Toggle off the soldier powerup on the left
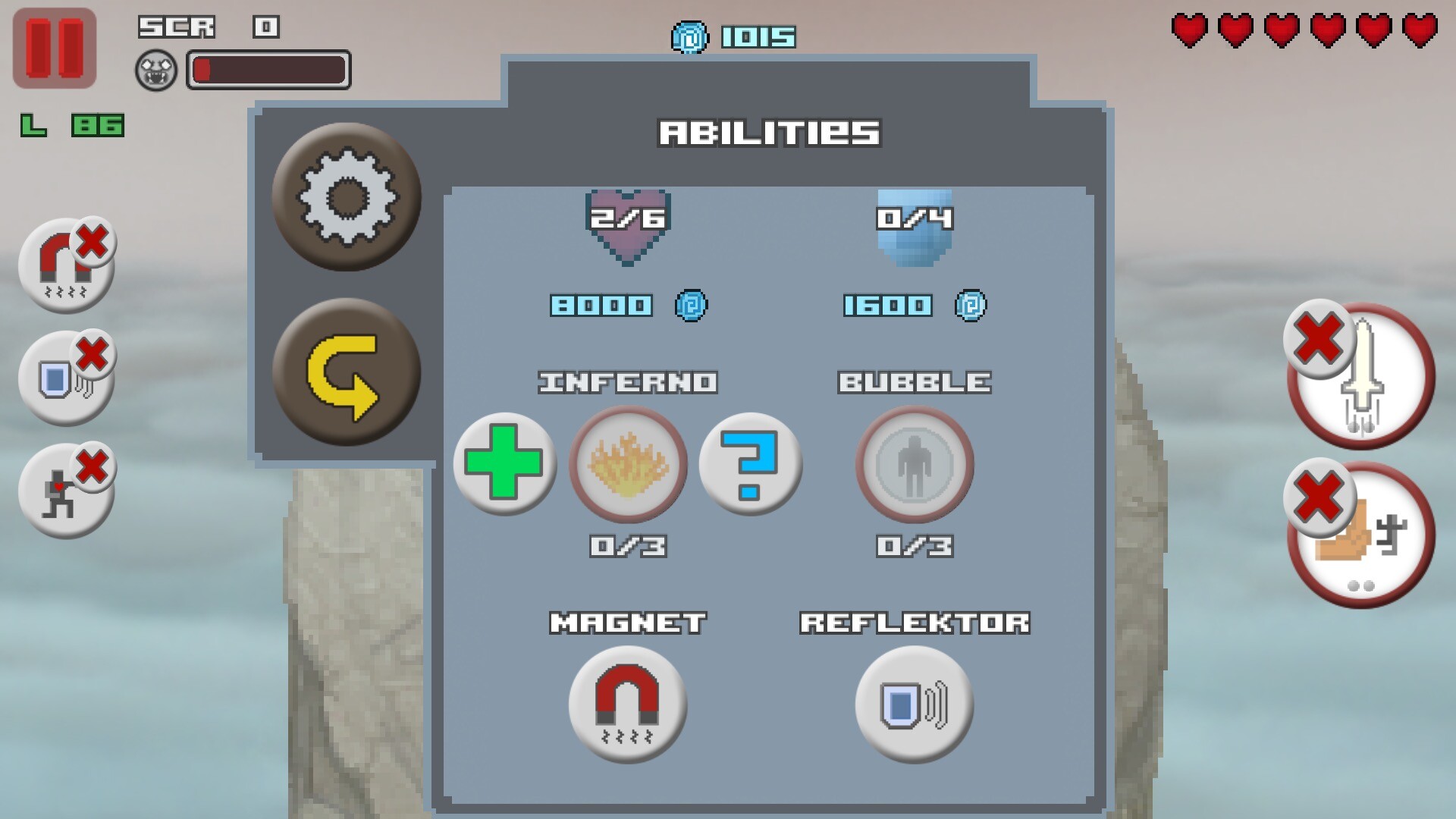 [x=67, y=489]
